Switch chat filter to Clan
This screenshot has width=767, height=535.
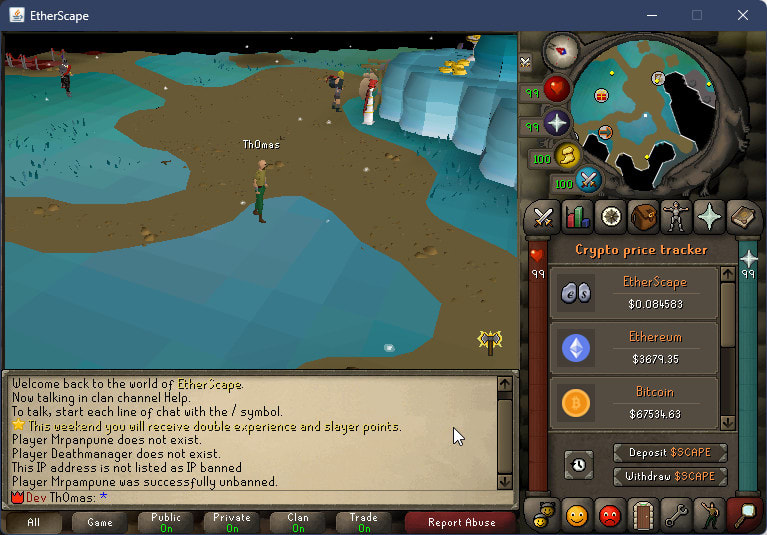coord(298,522)
